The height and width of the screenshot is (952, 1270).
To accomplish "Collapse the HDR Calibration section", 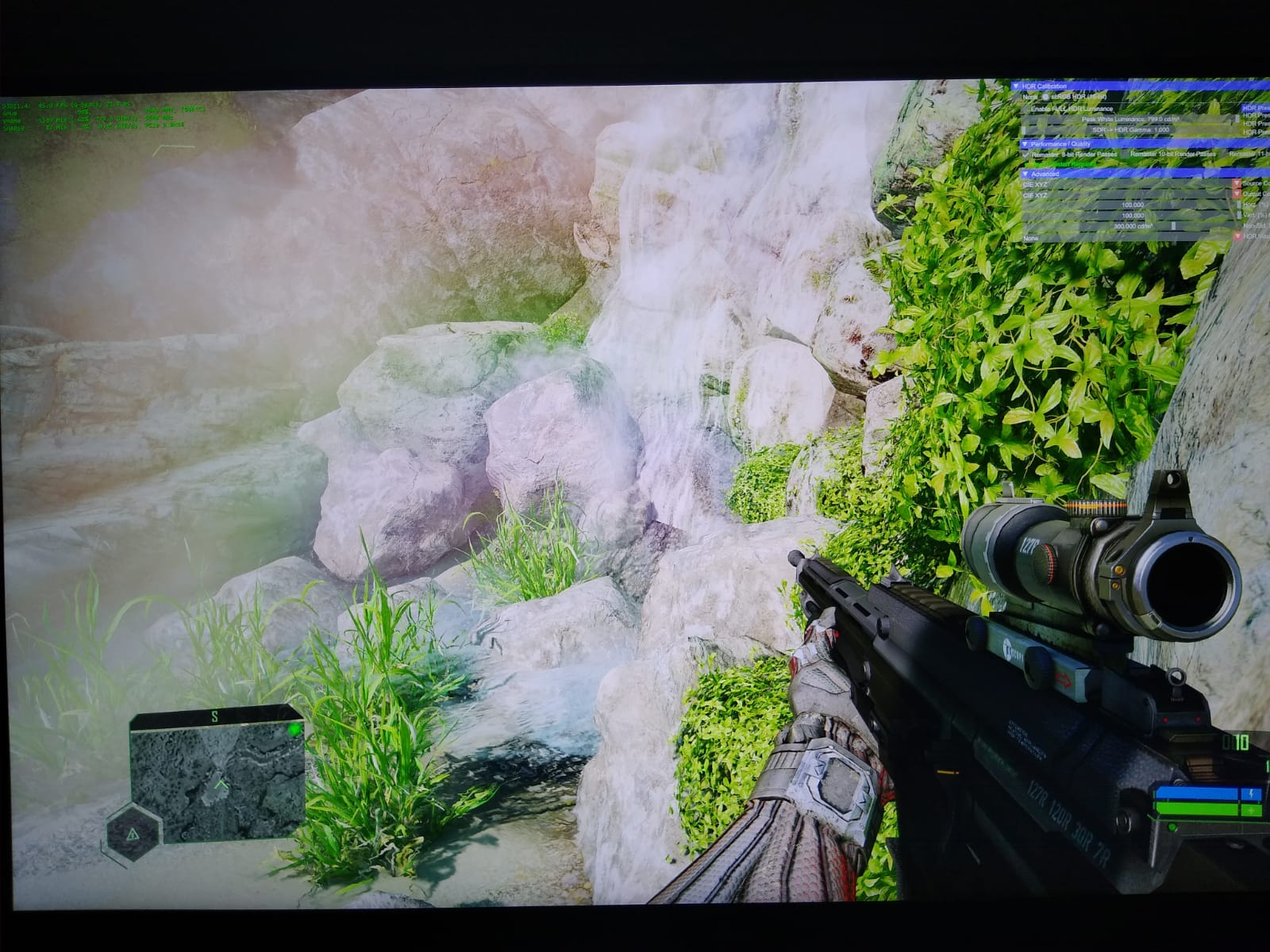I will 1016,86.
